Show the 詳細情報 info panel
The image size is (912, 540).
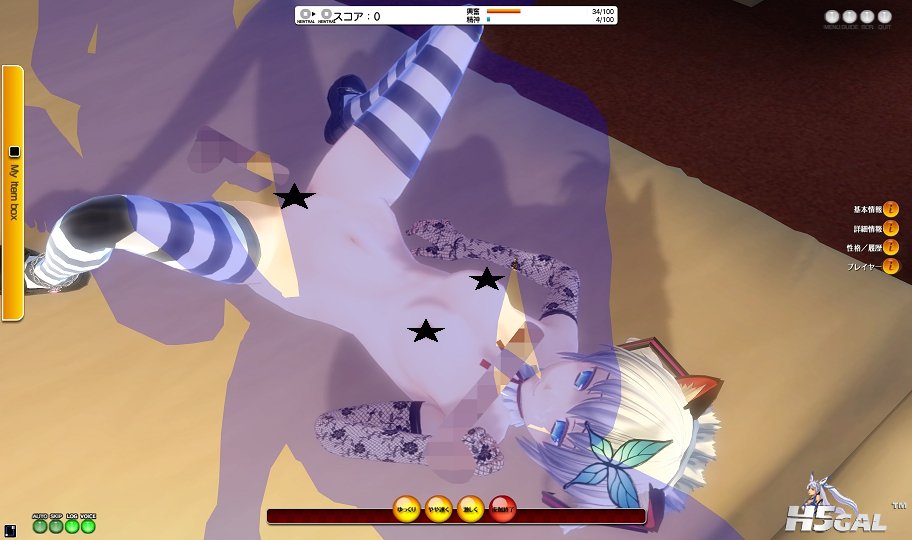point(891,229)
